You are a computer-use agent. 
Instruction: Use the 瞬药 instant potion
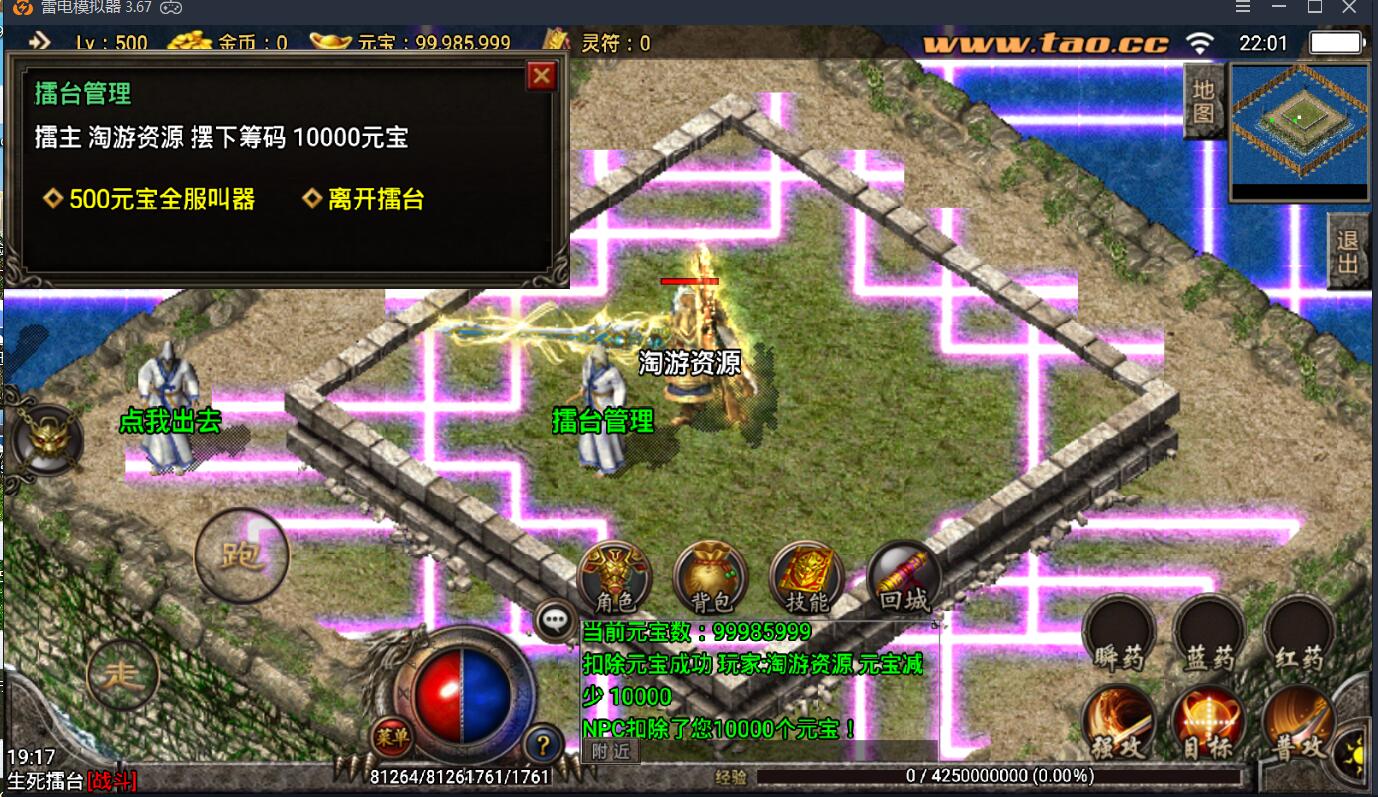(1118, 634)
